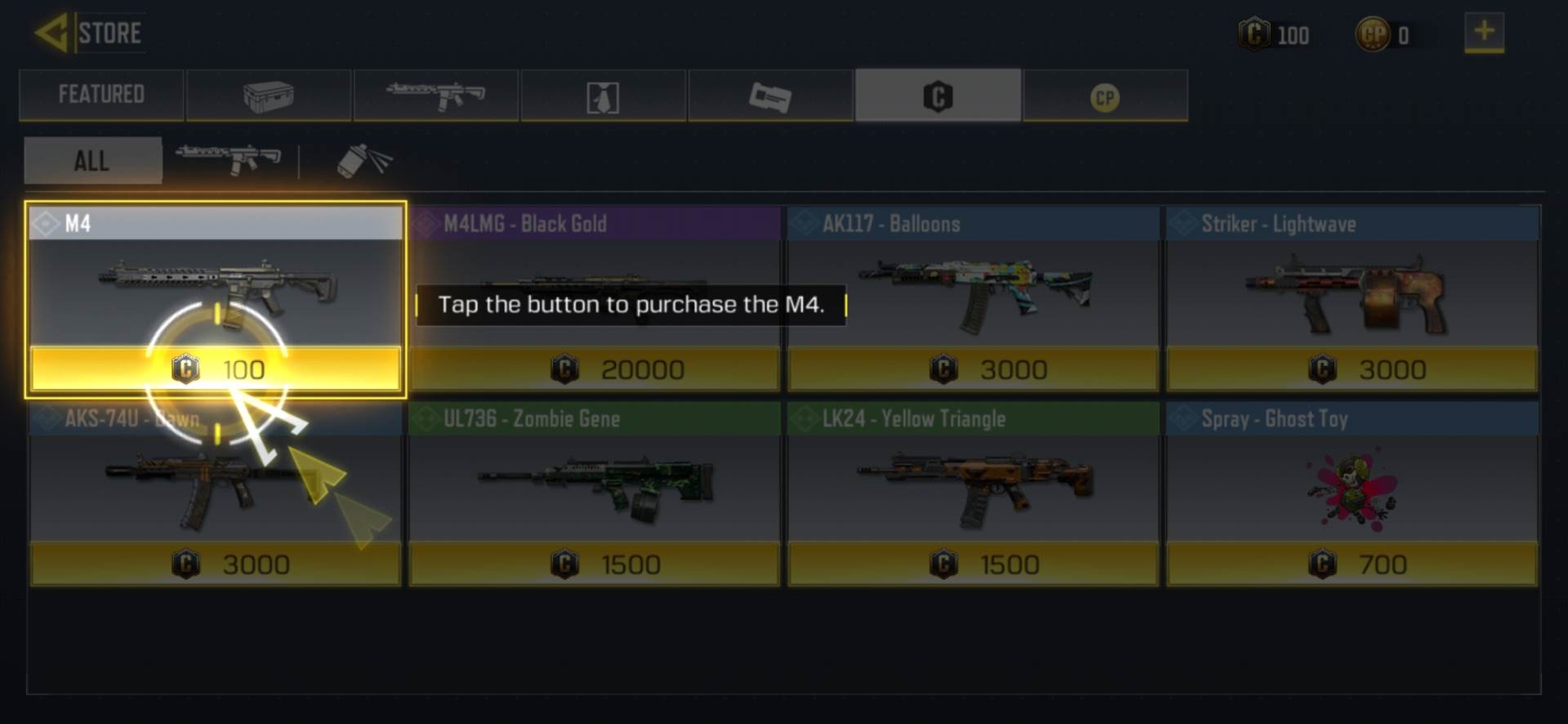Buy the Striker Lightwave shotgun
Image resolution: width=1568 pixels, height=724 pixels.
pos(1352,369)
